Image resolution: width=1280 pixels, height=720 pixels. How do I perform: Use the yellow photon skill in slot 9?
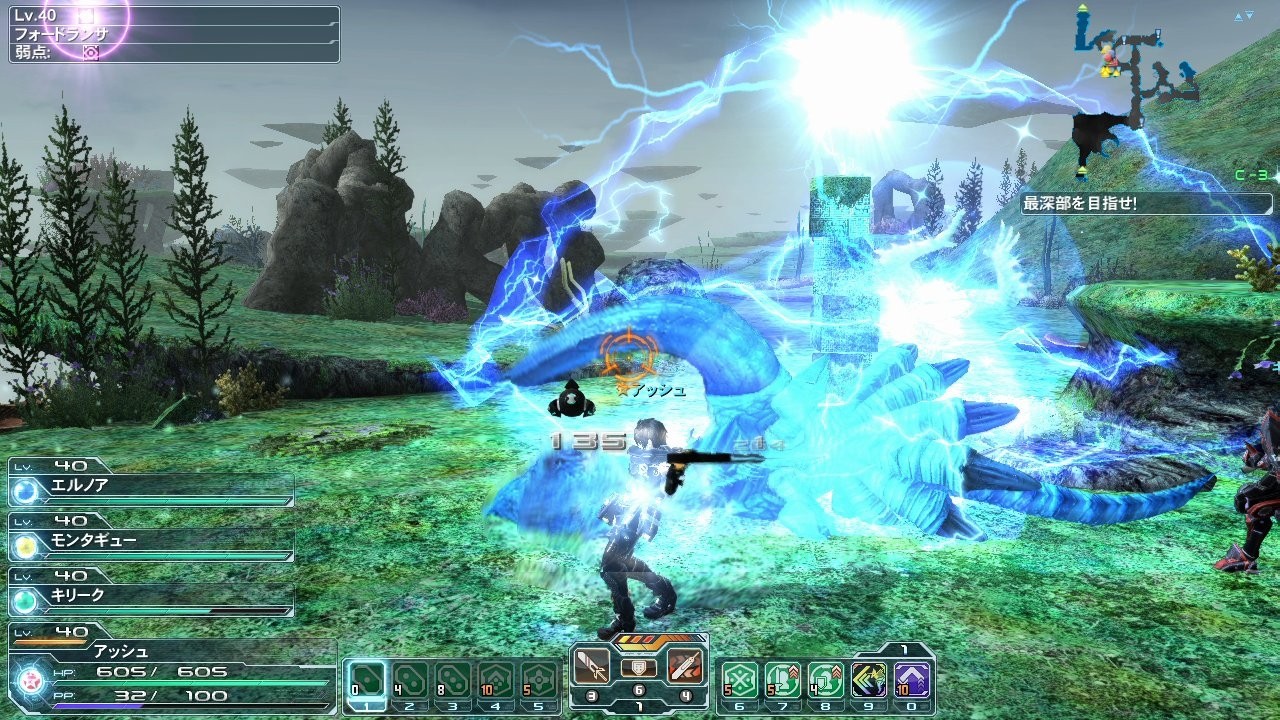pos(872,677)
